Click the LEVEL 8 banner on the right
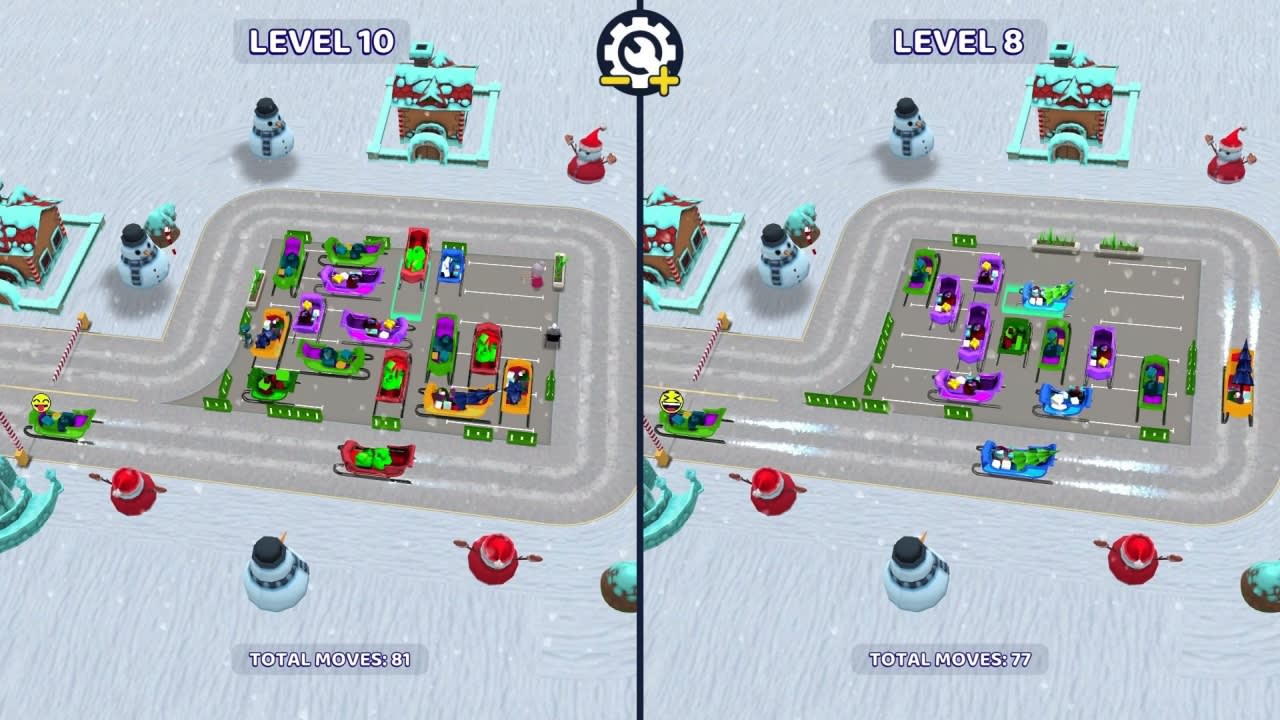This screenshot has height=720, width=1280. (x=953, y=44)
